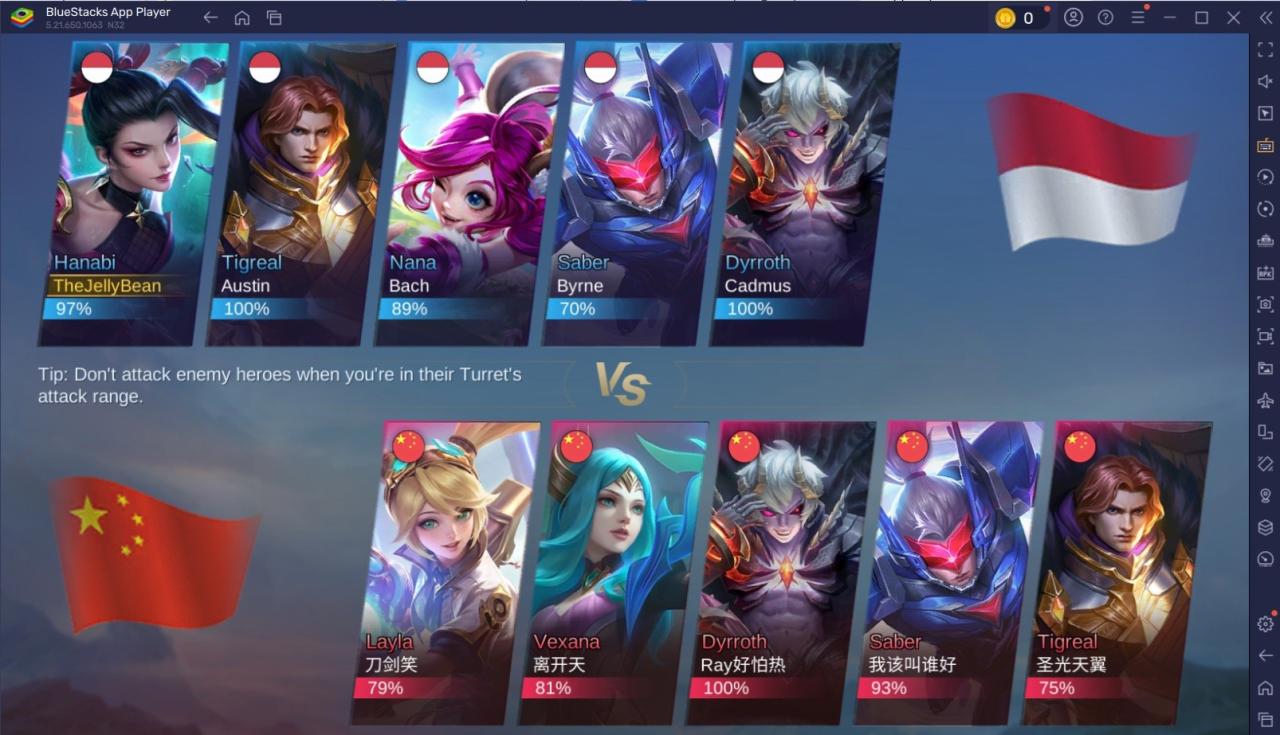The image size is (1280, 735).
Task: Open Help using the question mark icon
Action: pos(1106,17)
